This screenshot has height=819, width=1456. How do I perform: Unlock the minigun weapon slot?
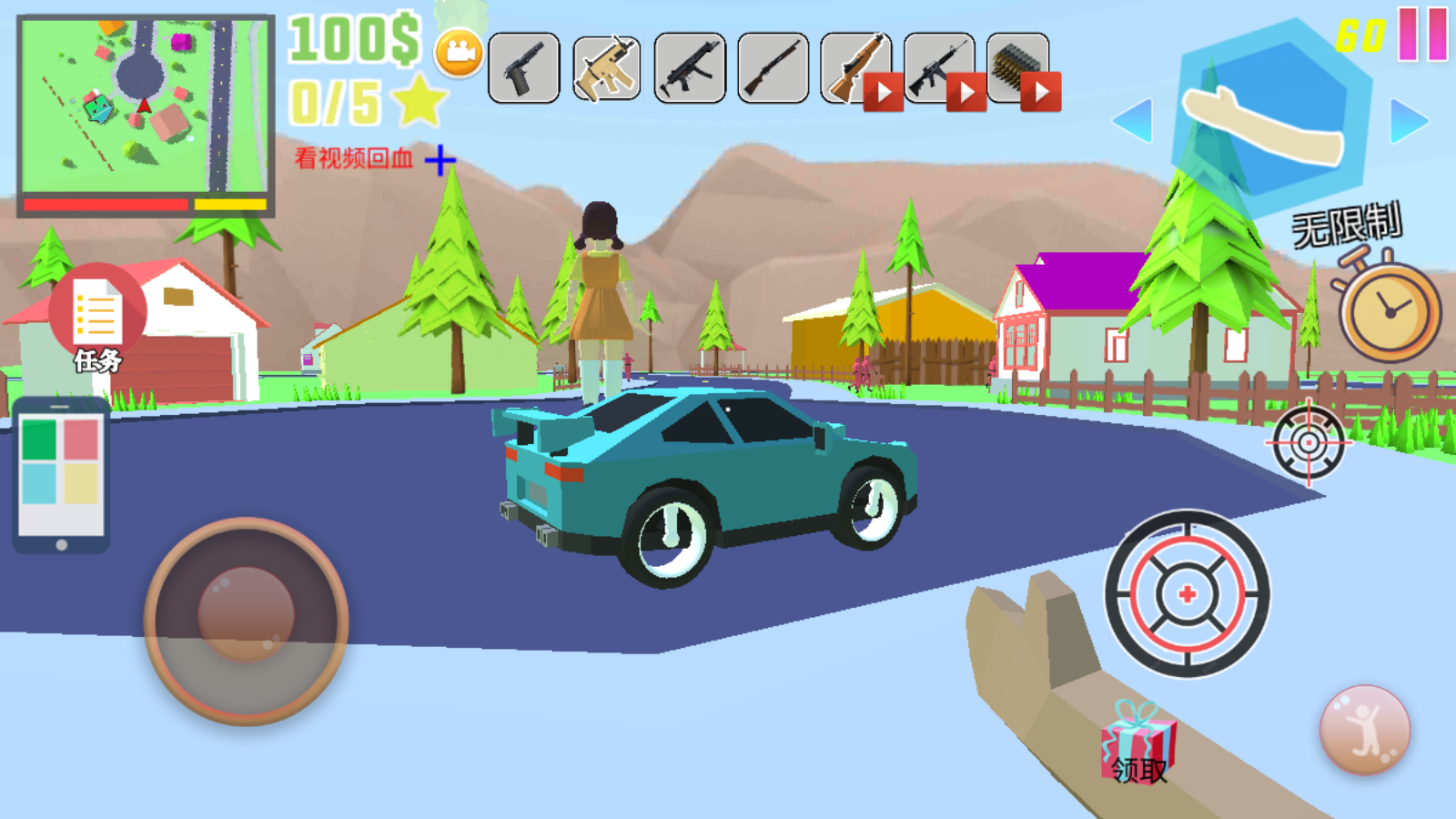[x=1020, y=68]
